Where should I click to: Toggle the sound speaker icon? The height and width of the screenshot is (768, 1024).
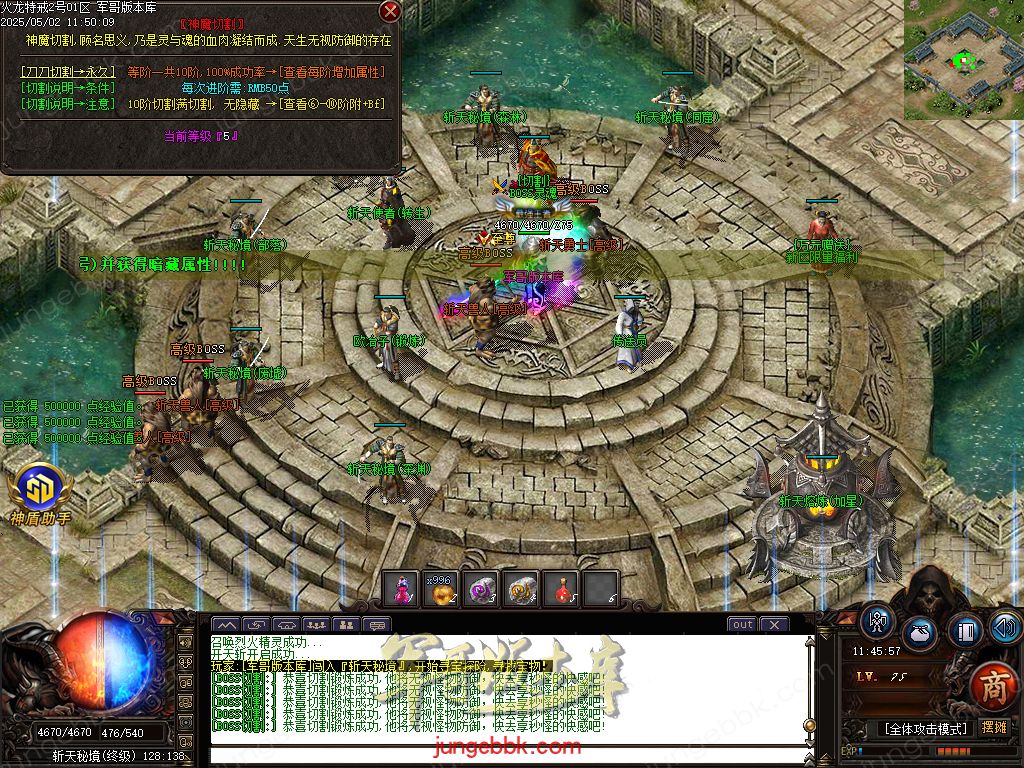pyautogui.click(x=1005, y=627)
